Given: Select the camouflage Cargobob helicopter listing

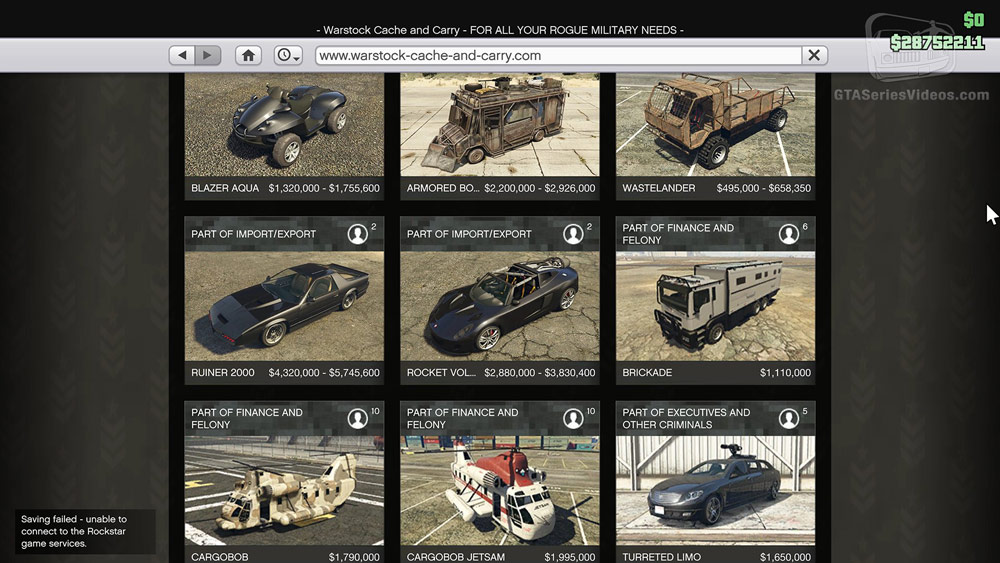Looking at the screenshot, I should coord(285,490).
